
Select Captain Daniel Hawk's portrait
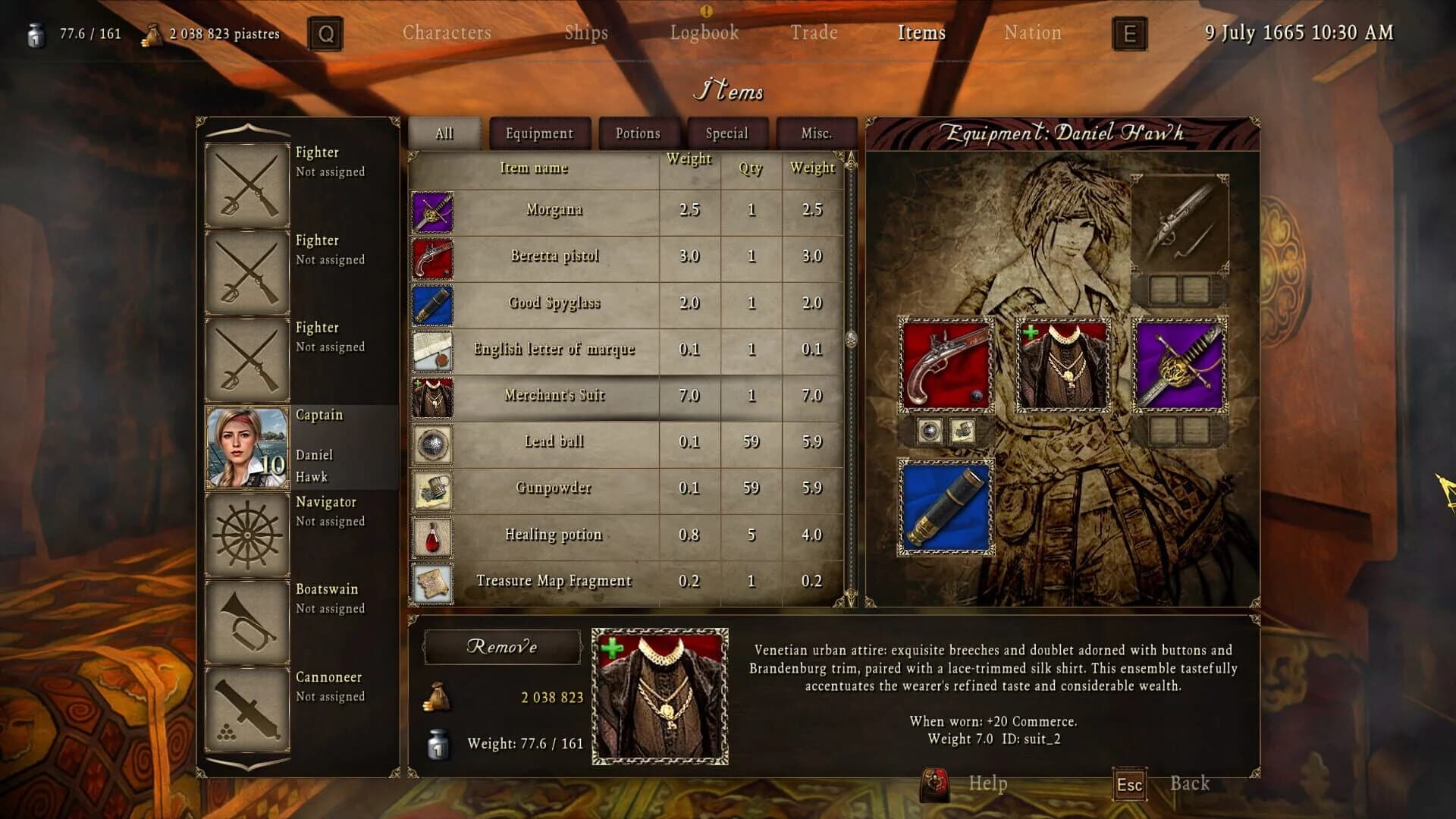(x=246, y=447)
